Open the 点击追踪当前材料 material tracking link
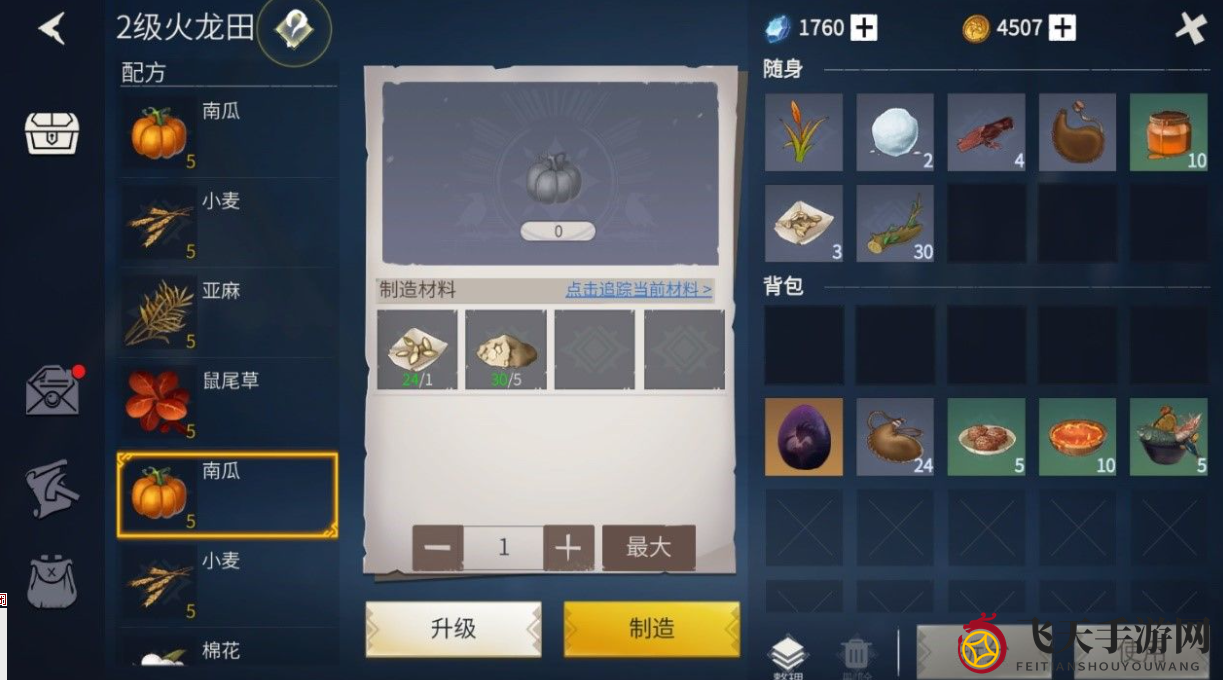 (638, 290)
